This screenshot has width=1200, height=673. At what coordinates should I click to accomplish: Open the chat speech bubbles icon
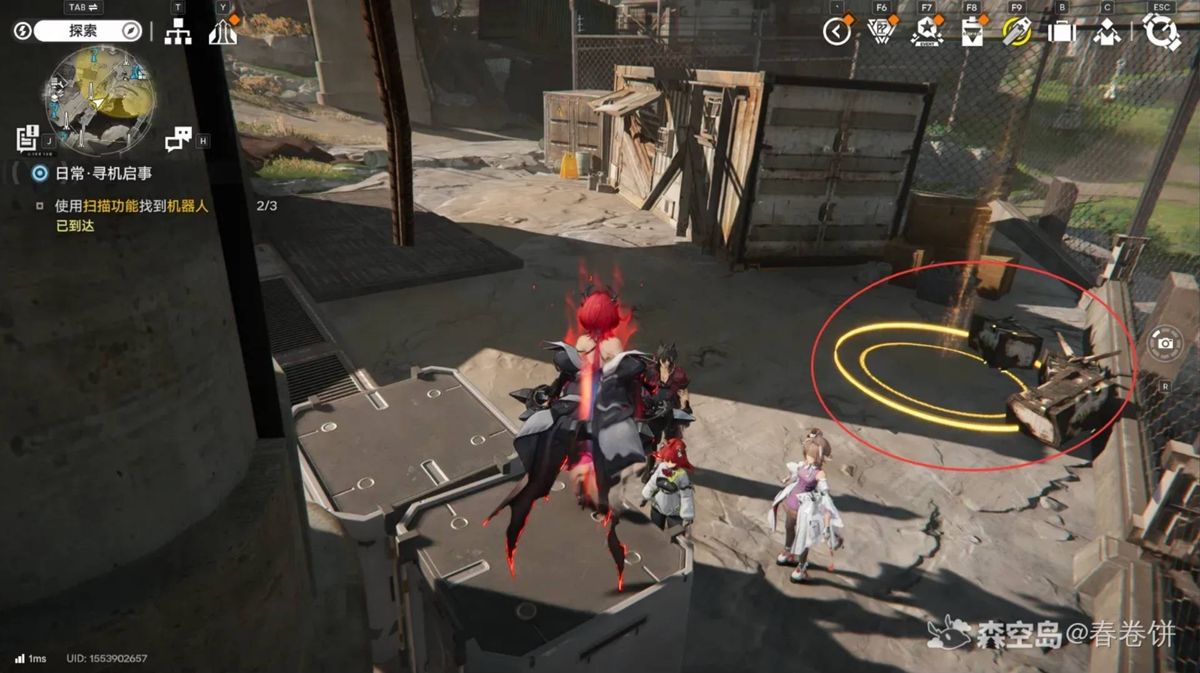178,139
